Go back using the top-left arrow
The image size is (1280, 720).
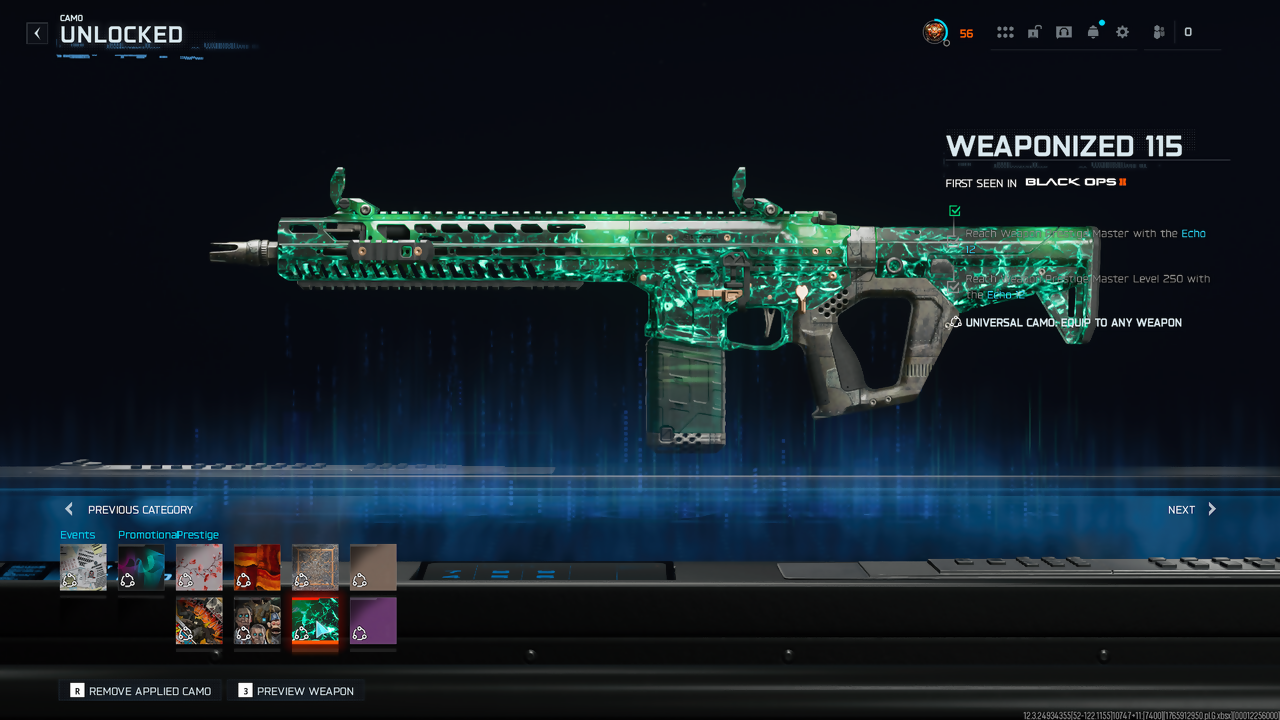tap(37, 33)
